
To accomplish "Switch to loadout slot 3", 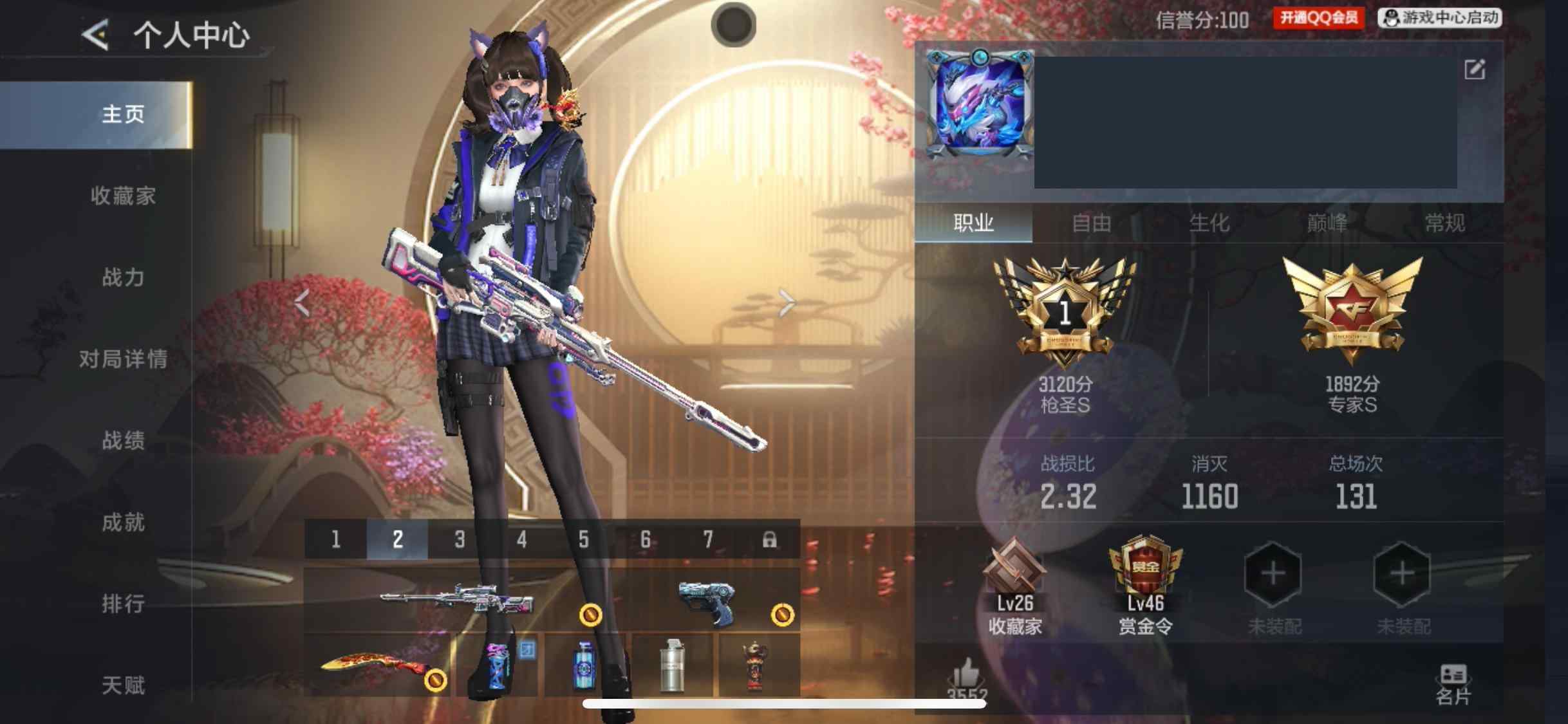I will point(460,539).
